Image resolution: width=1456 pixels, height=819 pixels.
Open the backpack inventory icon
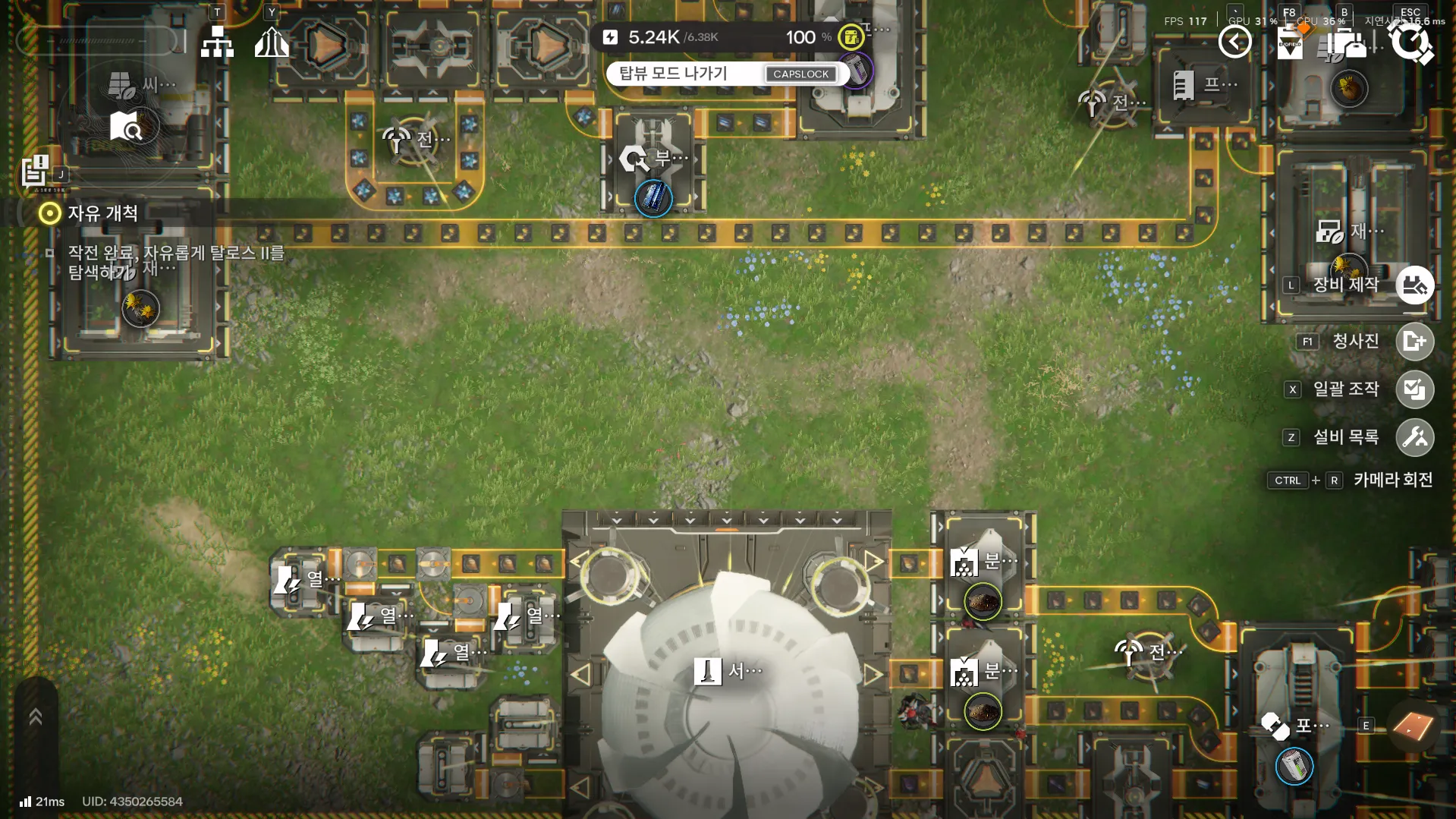point(1348,43)
